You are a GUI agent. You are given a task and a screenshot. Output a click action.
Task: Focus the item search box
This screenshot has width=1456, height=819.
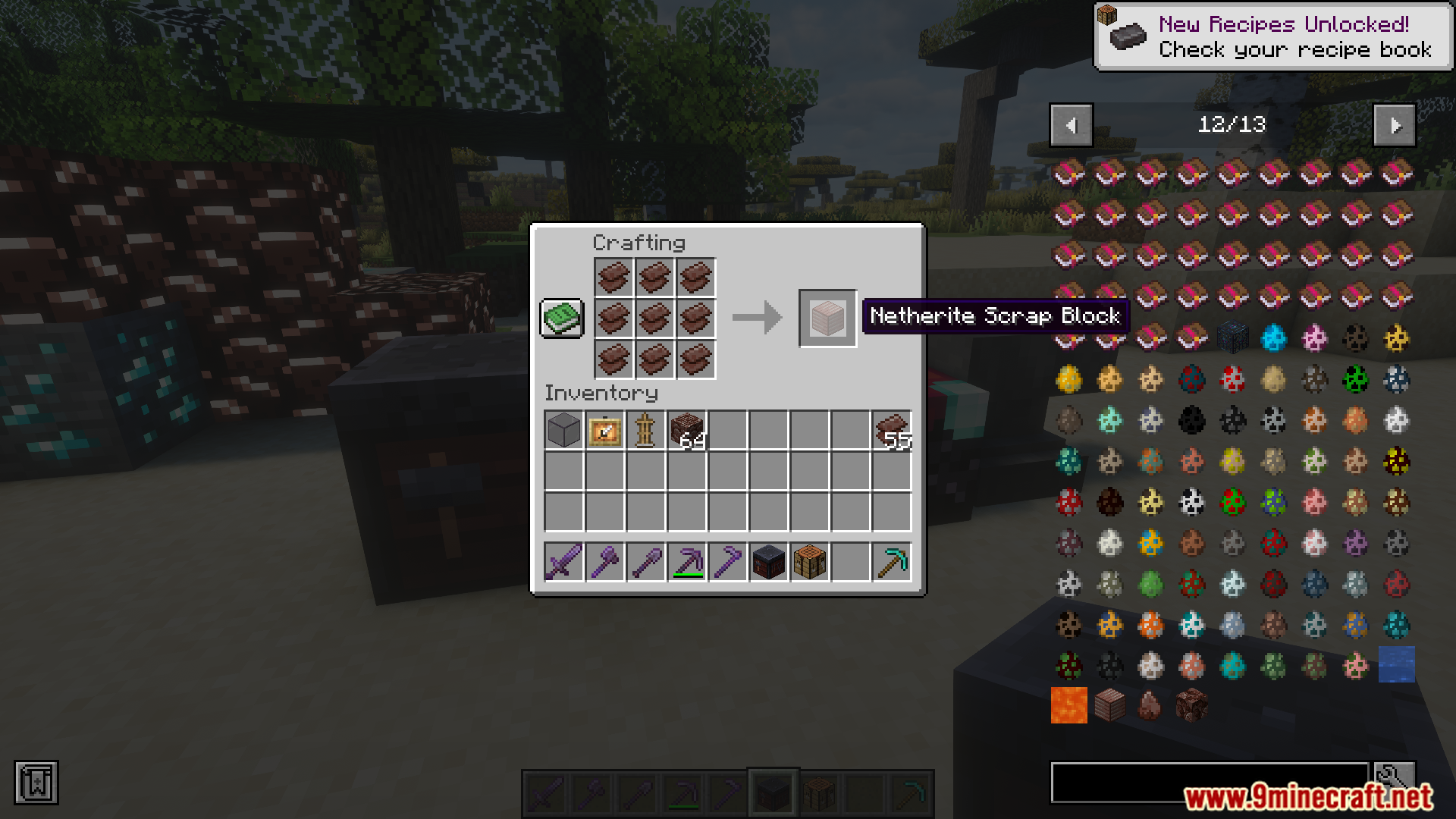1209,782
